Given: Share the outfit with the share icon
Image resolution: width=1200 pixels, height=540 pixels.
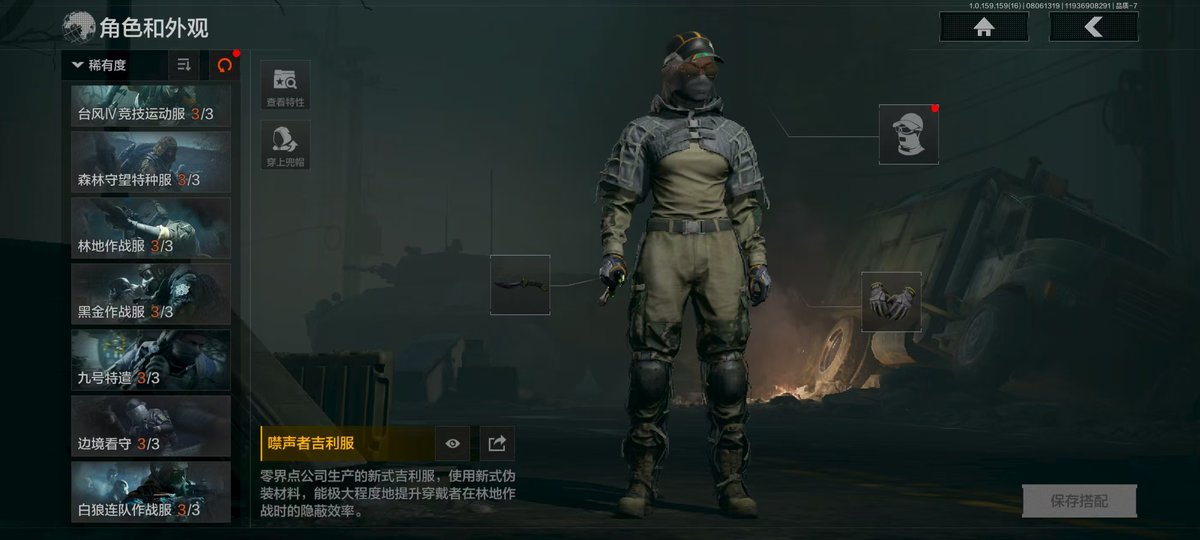Looking at the screenshot, I should (x=496, y=443).
